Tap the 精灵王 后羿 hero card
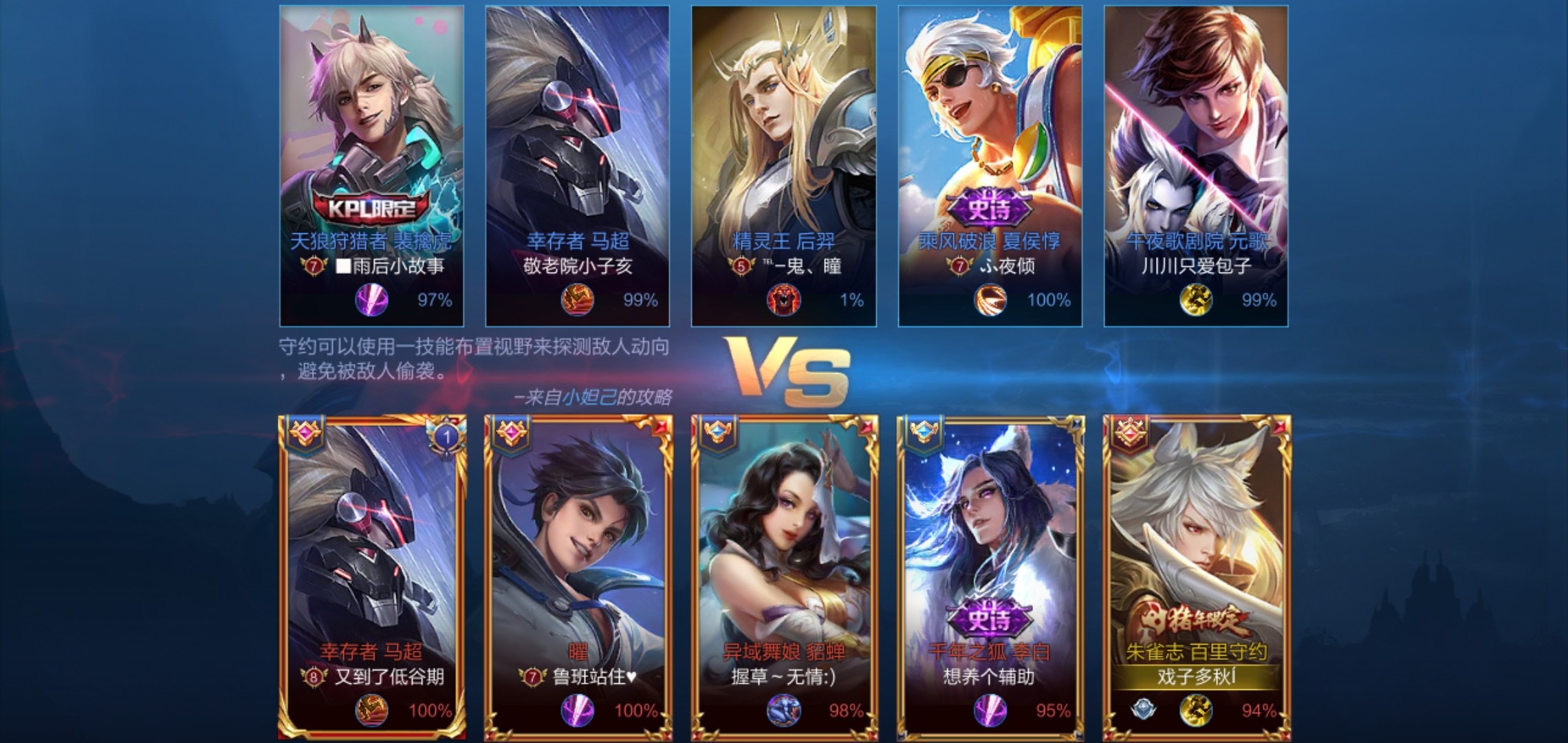Screen dimensions: 1568x743 coord(783,165)
